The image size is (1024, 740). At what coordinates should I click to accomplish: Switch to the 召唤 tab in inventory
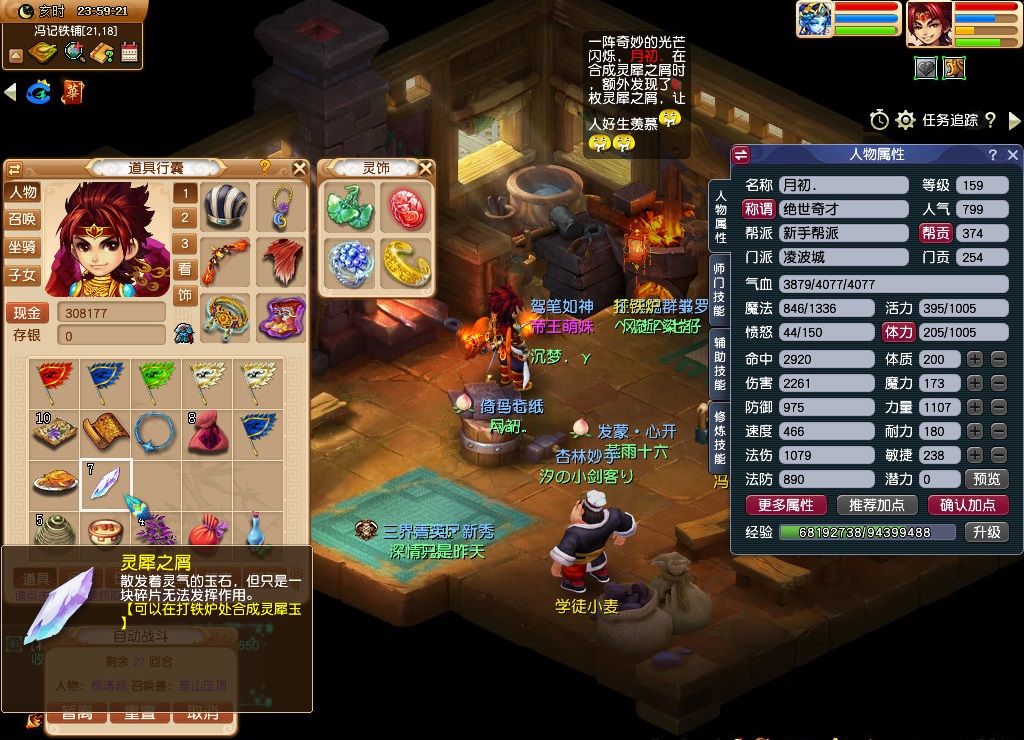tap(23, 219)
